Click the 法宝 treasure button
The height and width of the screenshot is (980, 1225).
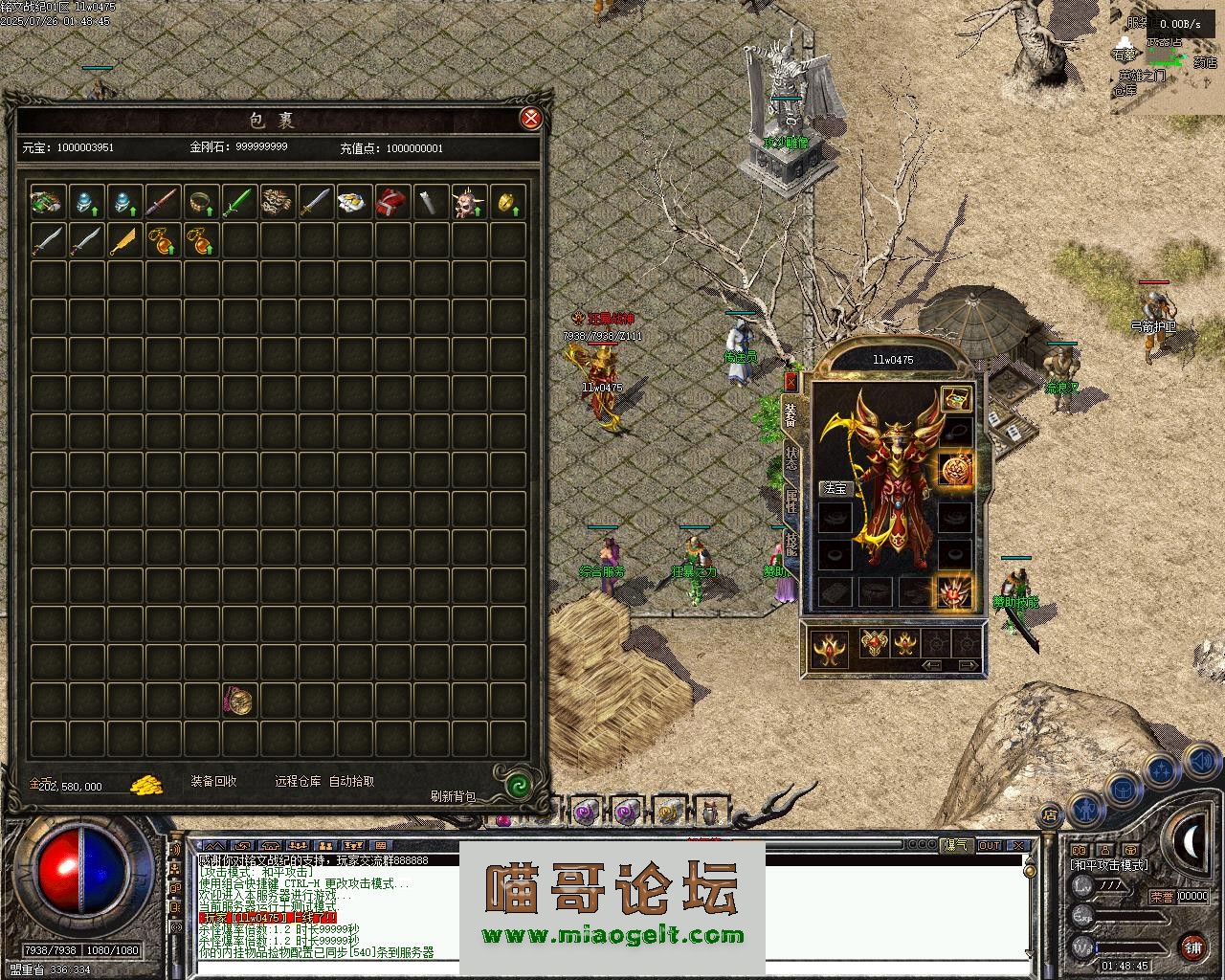[835, 488]
